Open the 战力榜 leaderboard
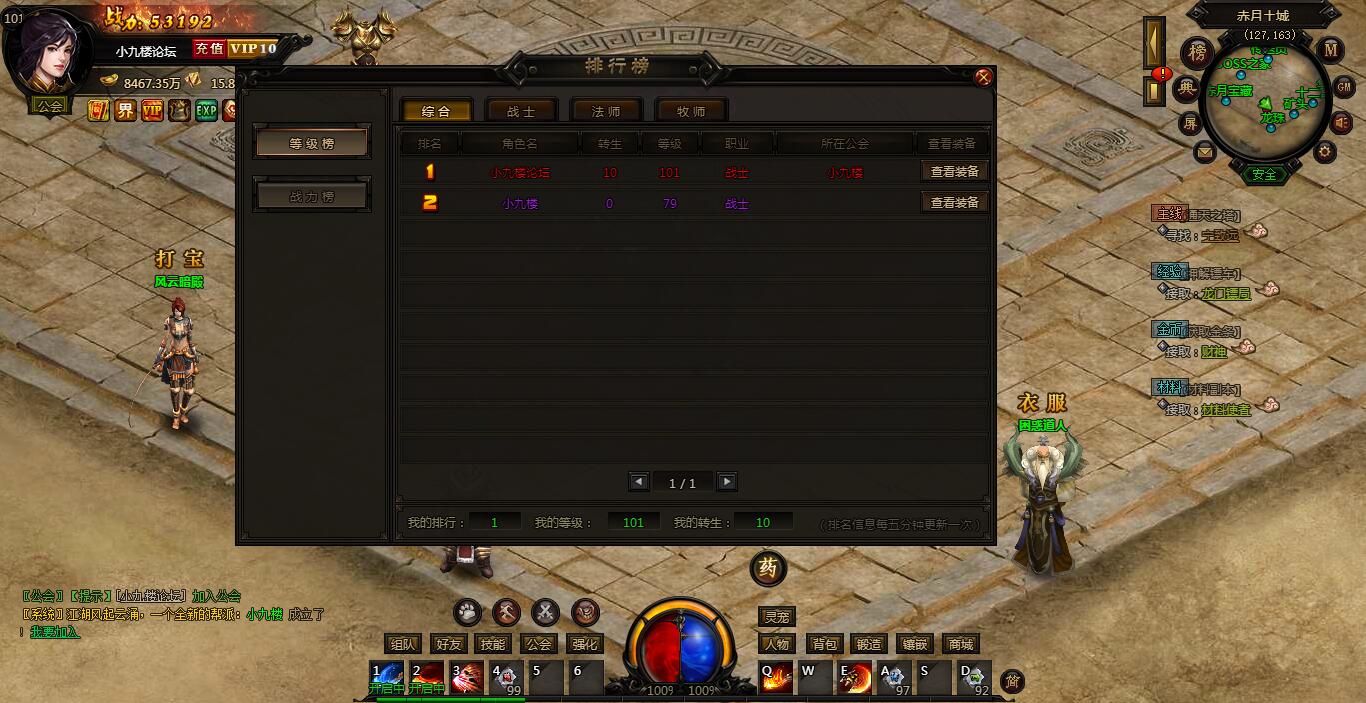This screenshot has height=703, width=1366. [312, 197]
